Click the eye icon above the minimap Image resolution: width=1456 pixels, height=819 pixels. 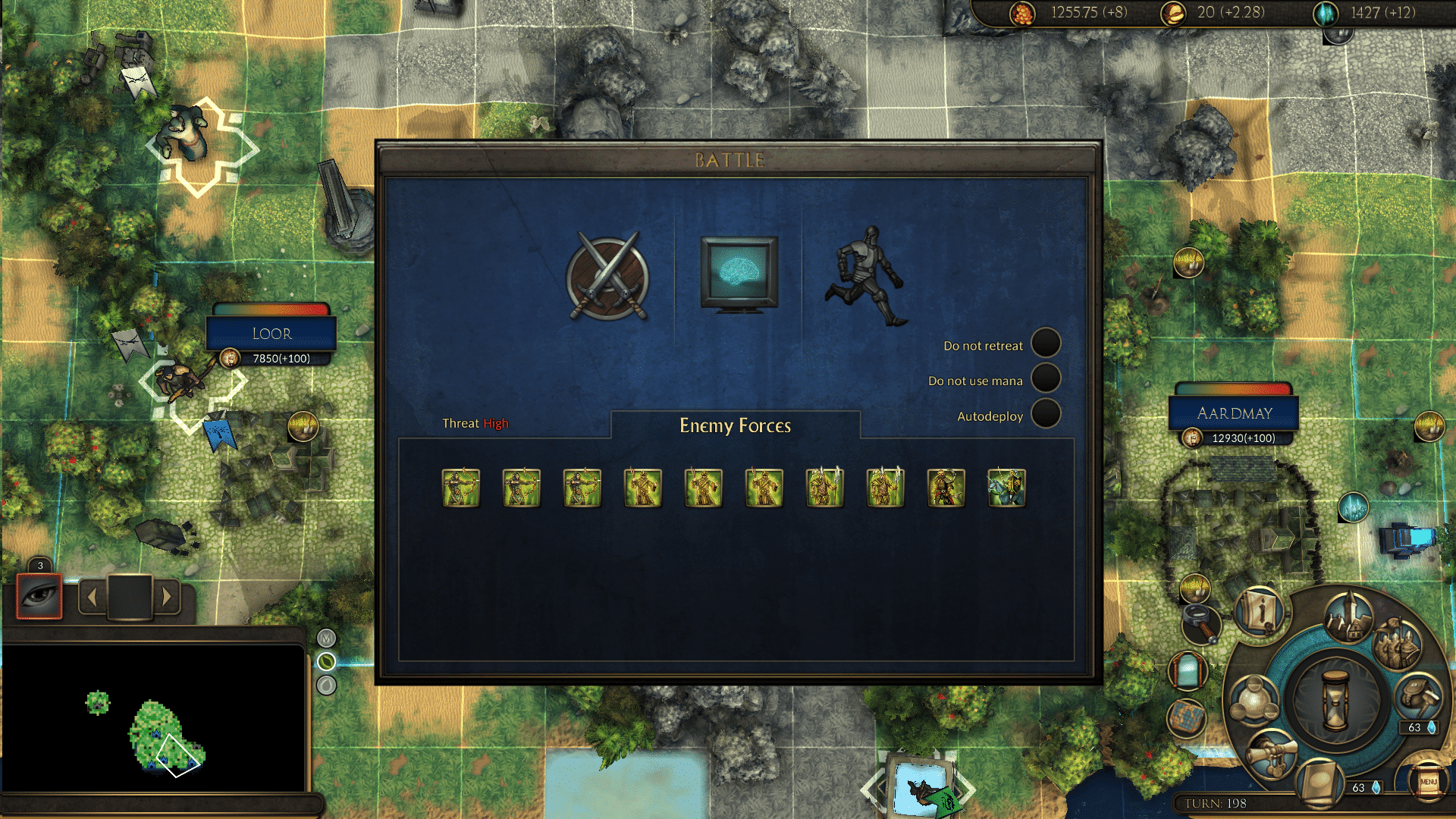pos(39,596)
